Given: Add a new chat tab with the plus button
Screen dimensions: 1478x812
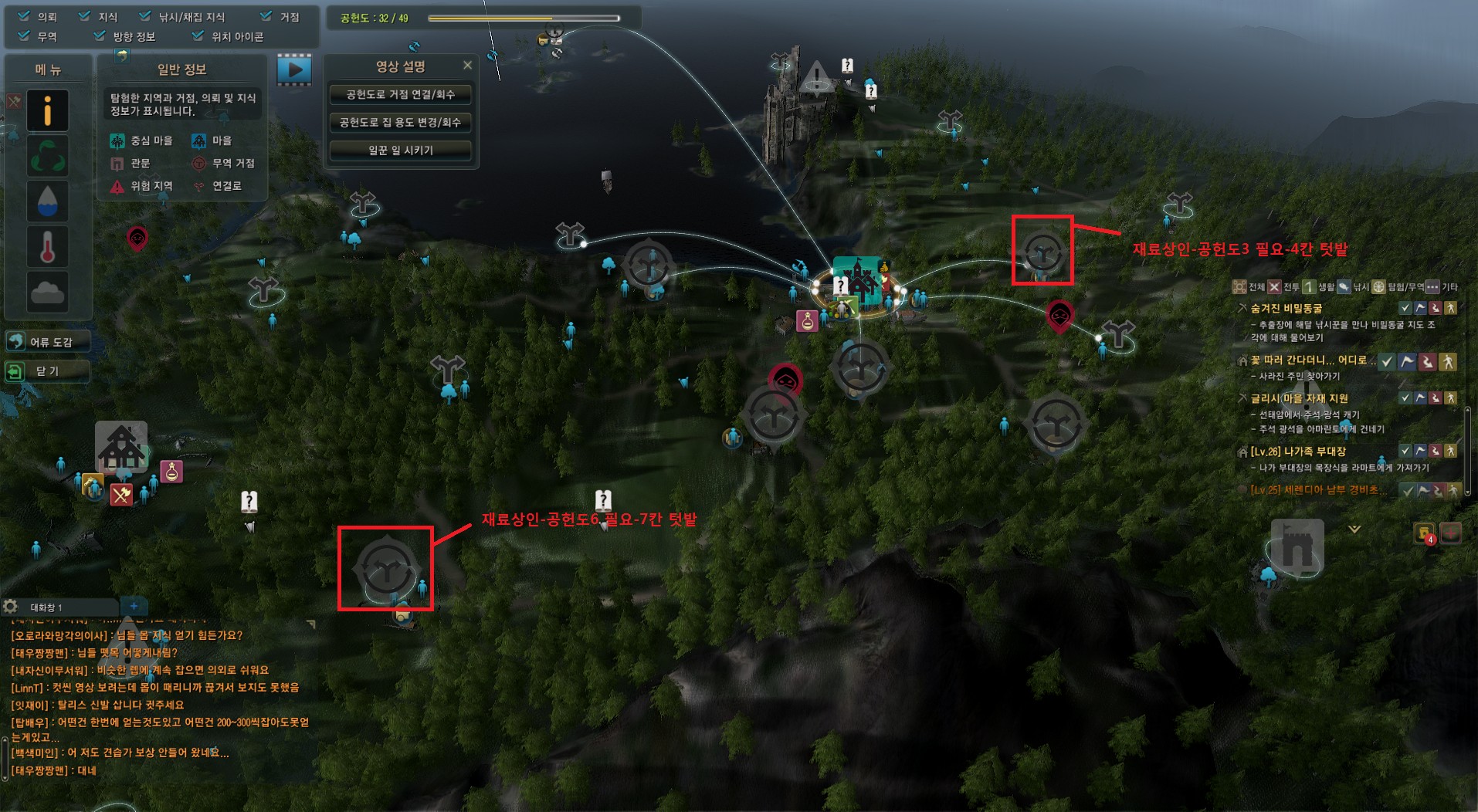Looking at the screenshot, I should 134,607.
